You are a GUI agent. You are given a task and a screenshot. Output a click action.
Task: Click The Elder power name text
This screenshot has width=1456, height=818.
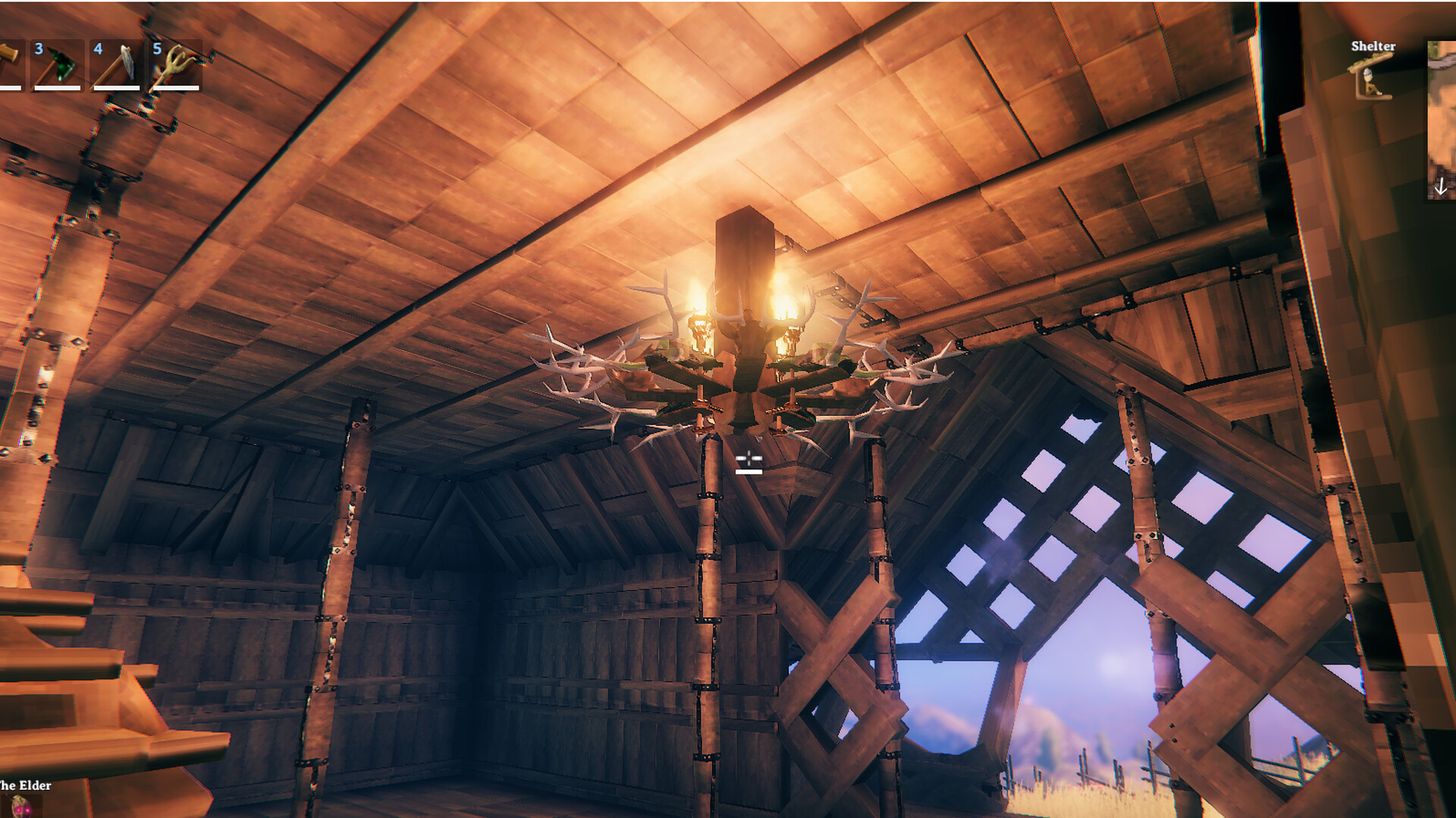coord(25,786)
